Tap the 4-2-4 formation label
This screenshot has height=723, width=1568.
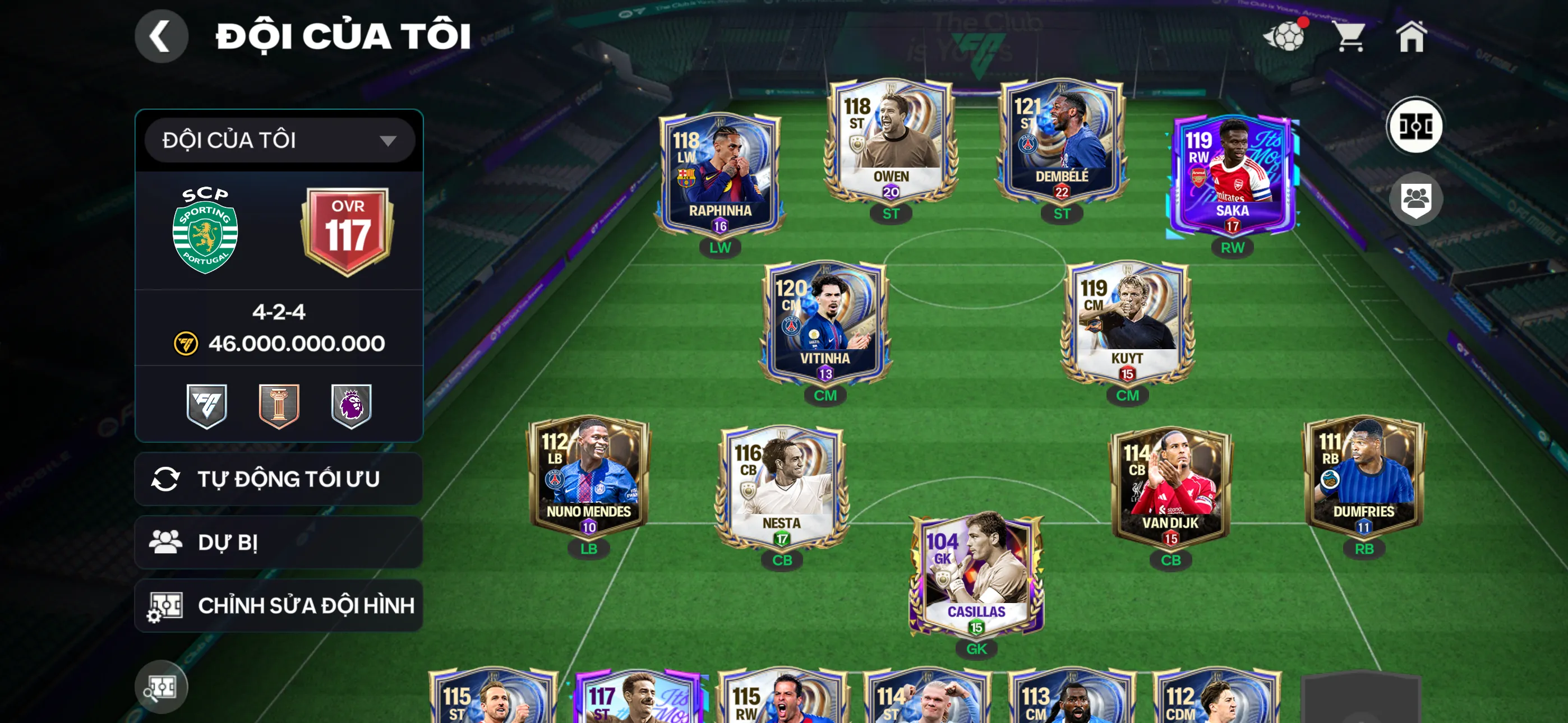[x=279, y=312]
